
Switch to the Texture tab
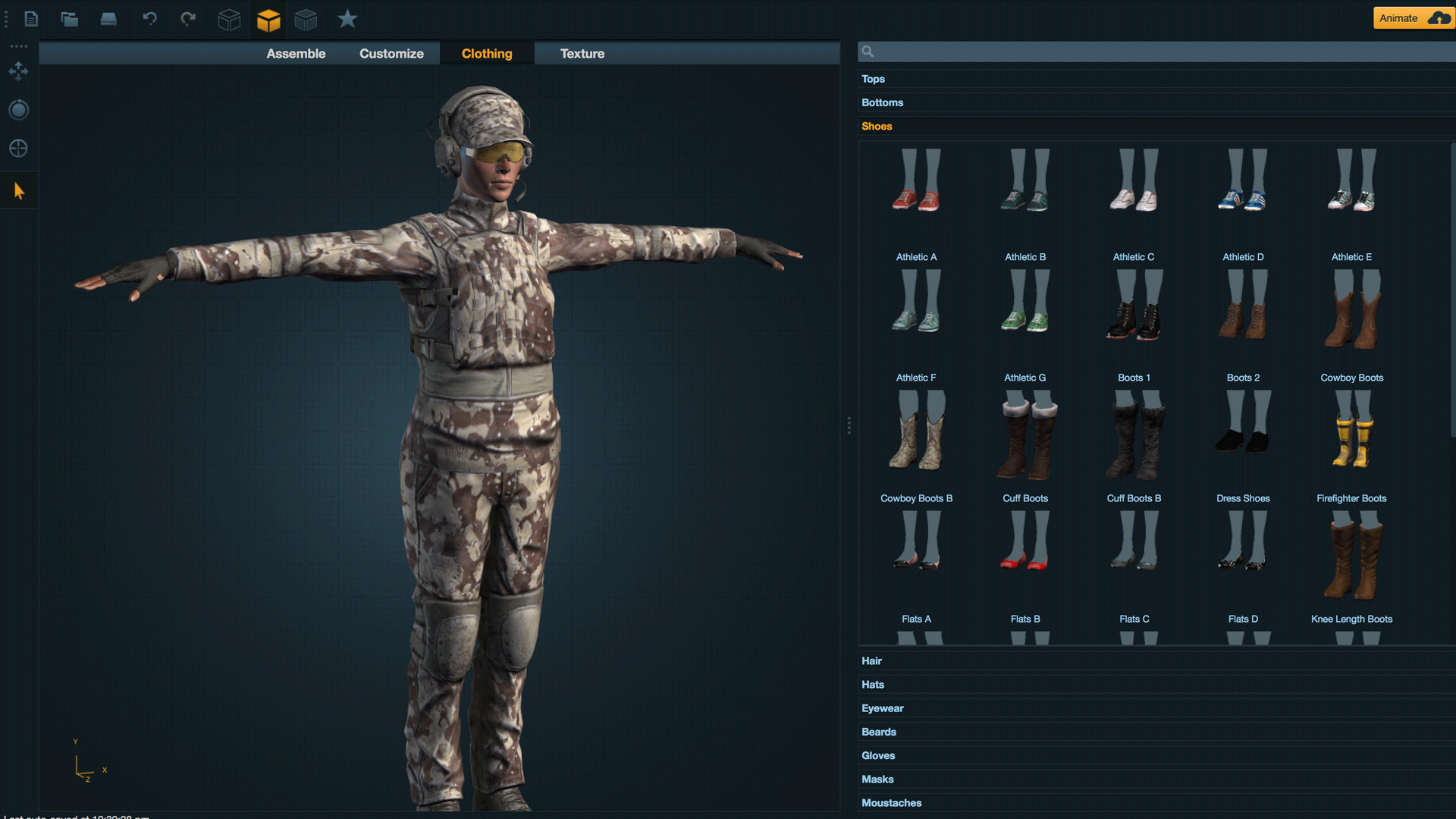tap(582, 53)
